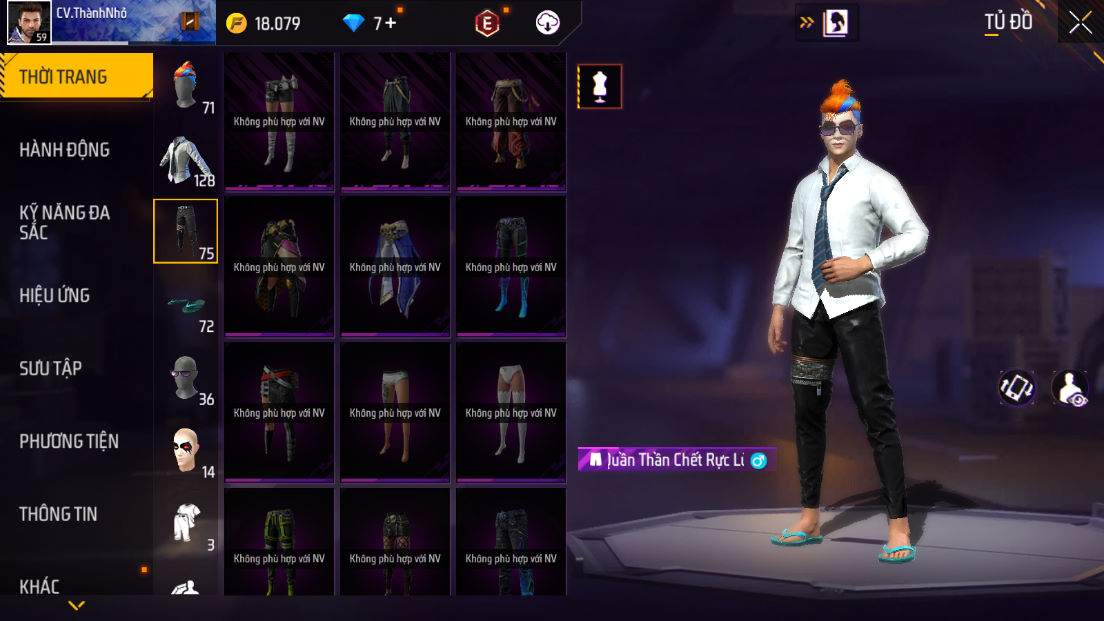Open the HÀNH ĐỘNG category
The width and height of the screenshot is (1104, 621).
pos(65,150)
